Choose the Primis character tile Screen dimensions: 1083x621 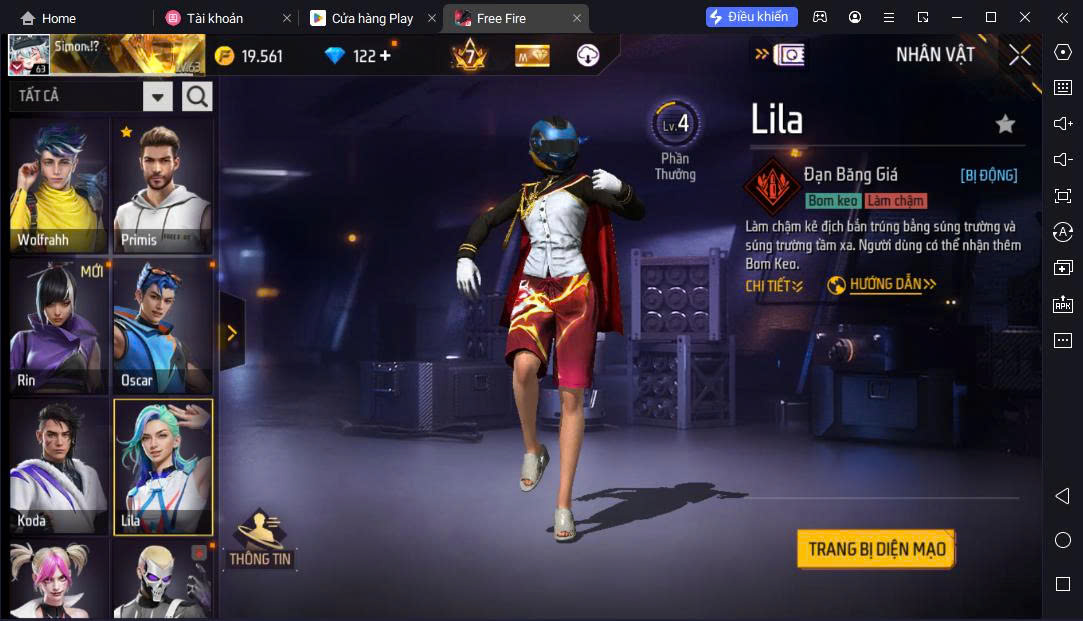click(162, 186)
